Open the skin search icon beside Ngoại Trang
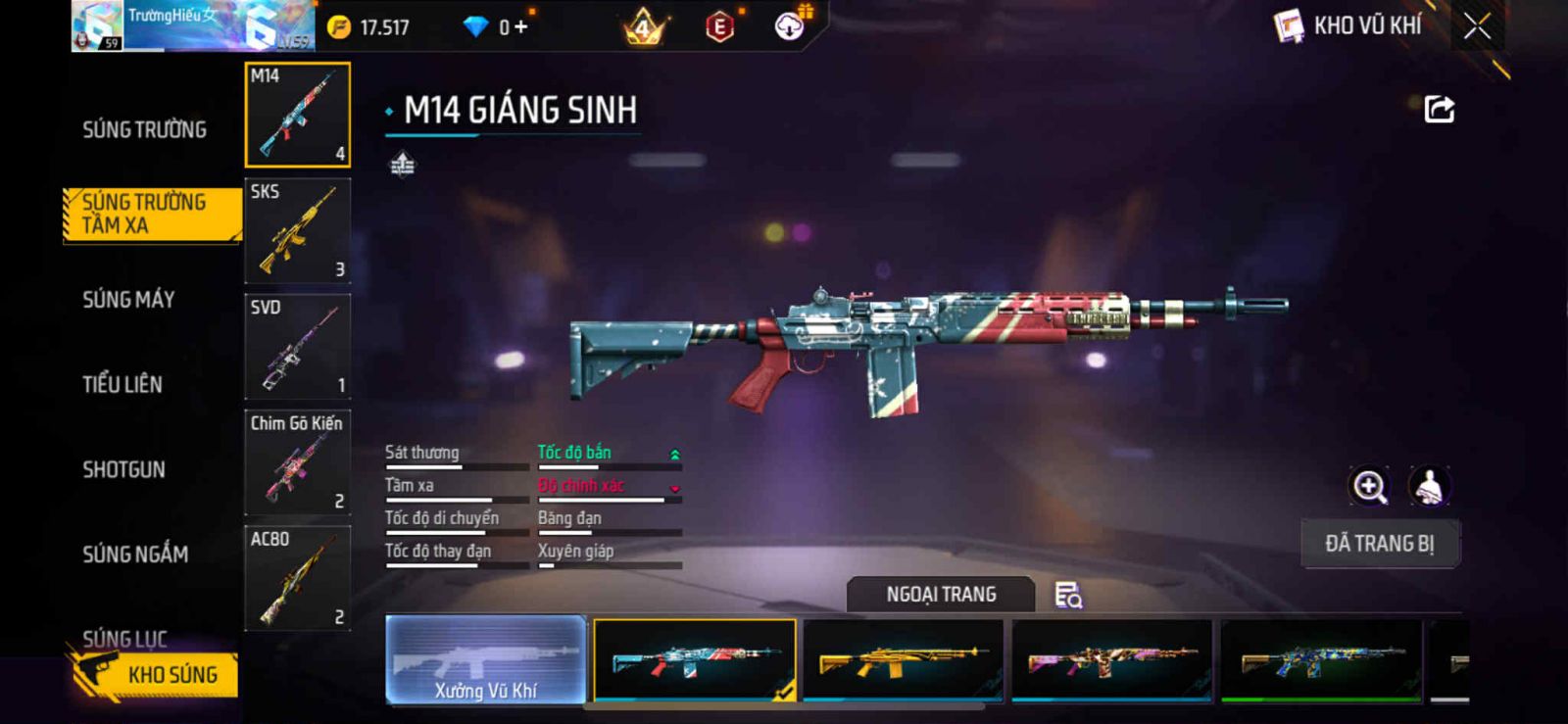This screenshot has width=1568, height=724. click(1067, 595)
